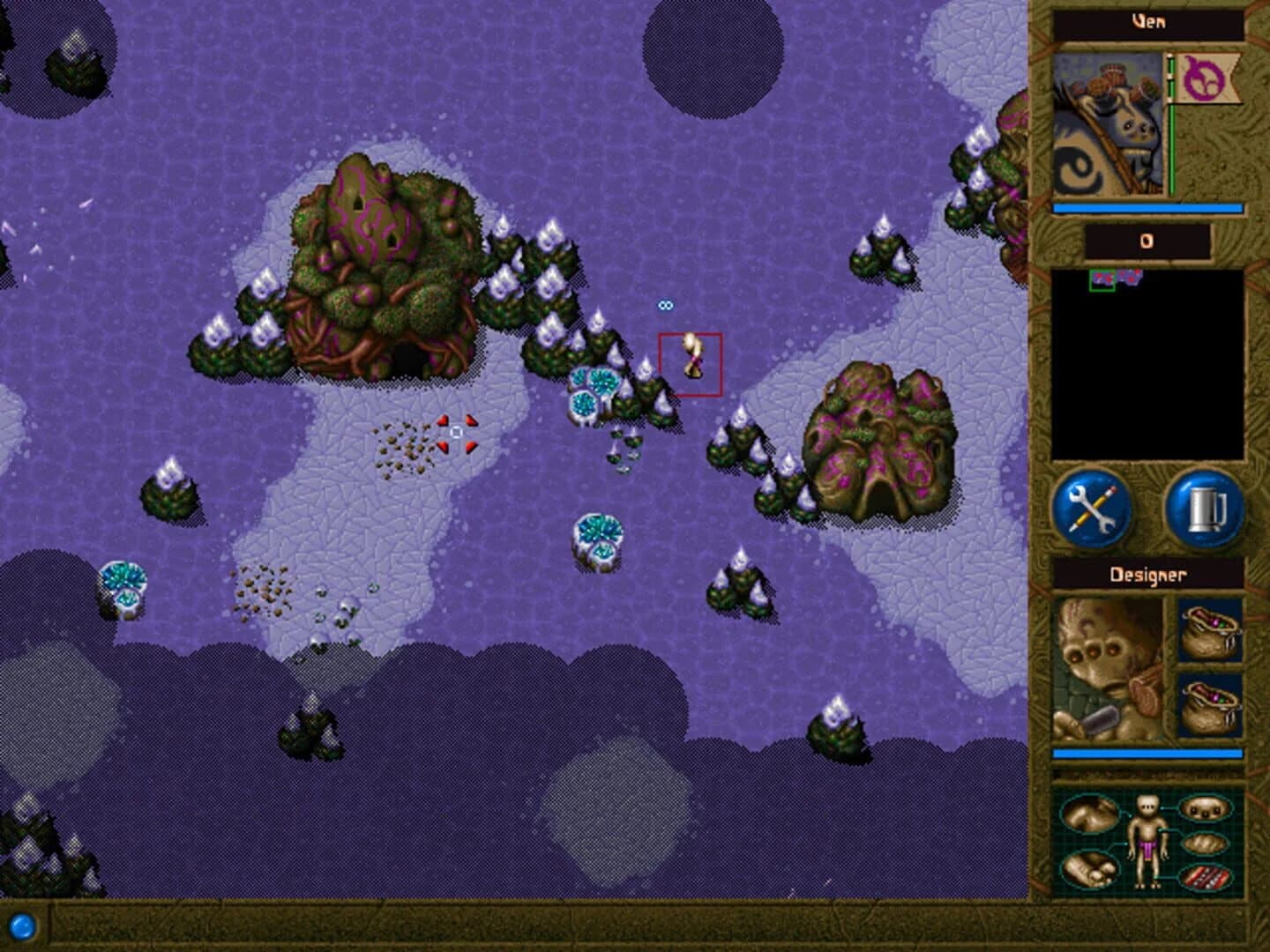Toggle the green-highlighted goods slot in storage
Image resolution: width=1270 pixels, height=952 pixels.
1102,280
